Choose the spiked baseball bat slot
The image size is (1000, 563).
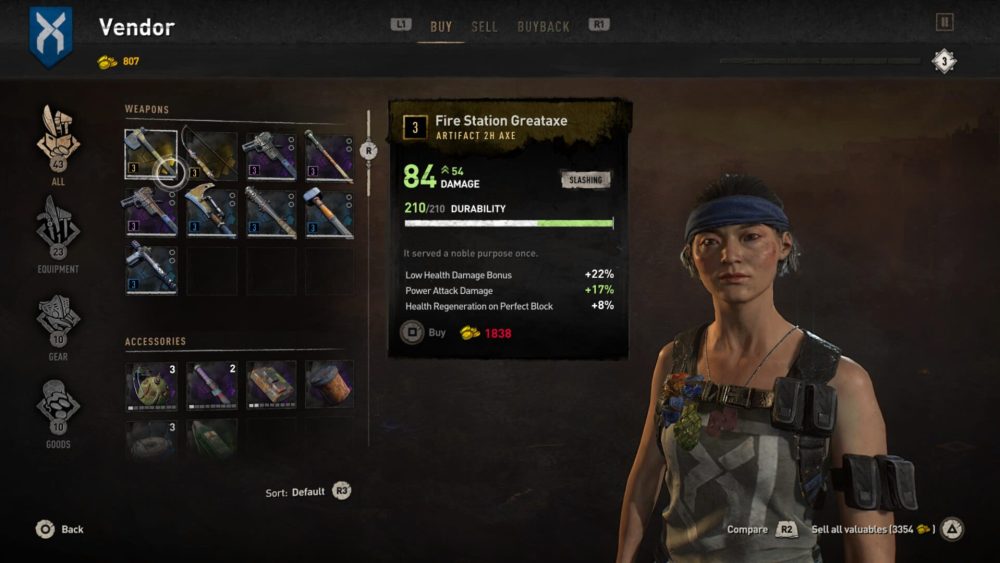270,212
